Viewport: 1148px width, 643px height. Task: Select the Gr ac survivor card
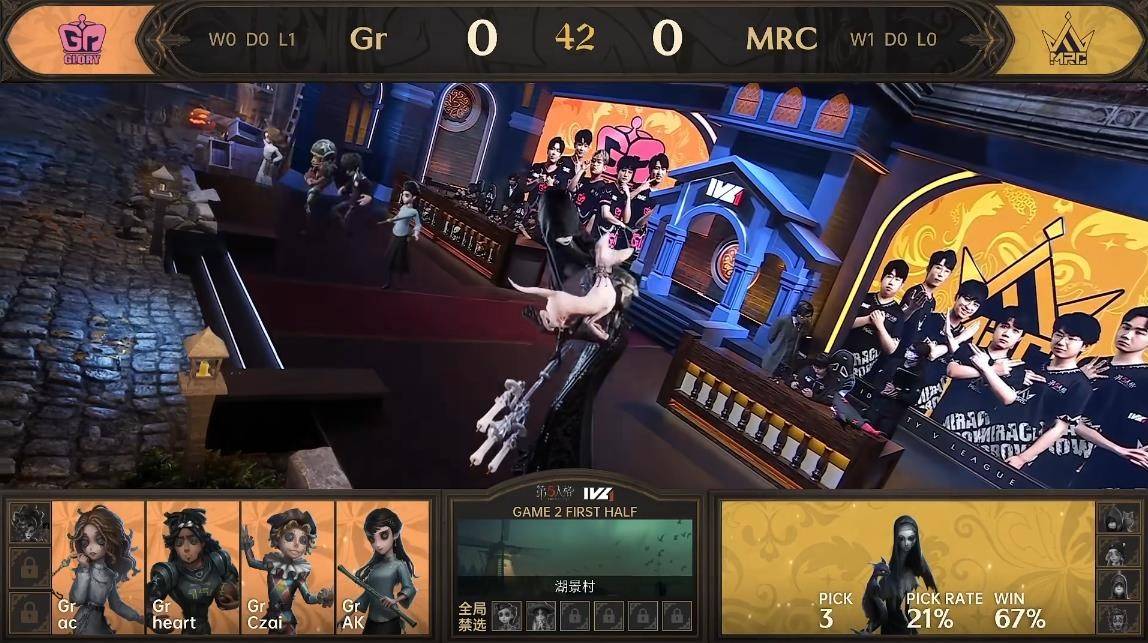98,568
